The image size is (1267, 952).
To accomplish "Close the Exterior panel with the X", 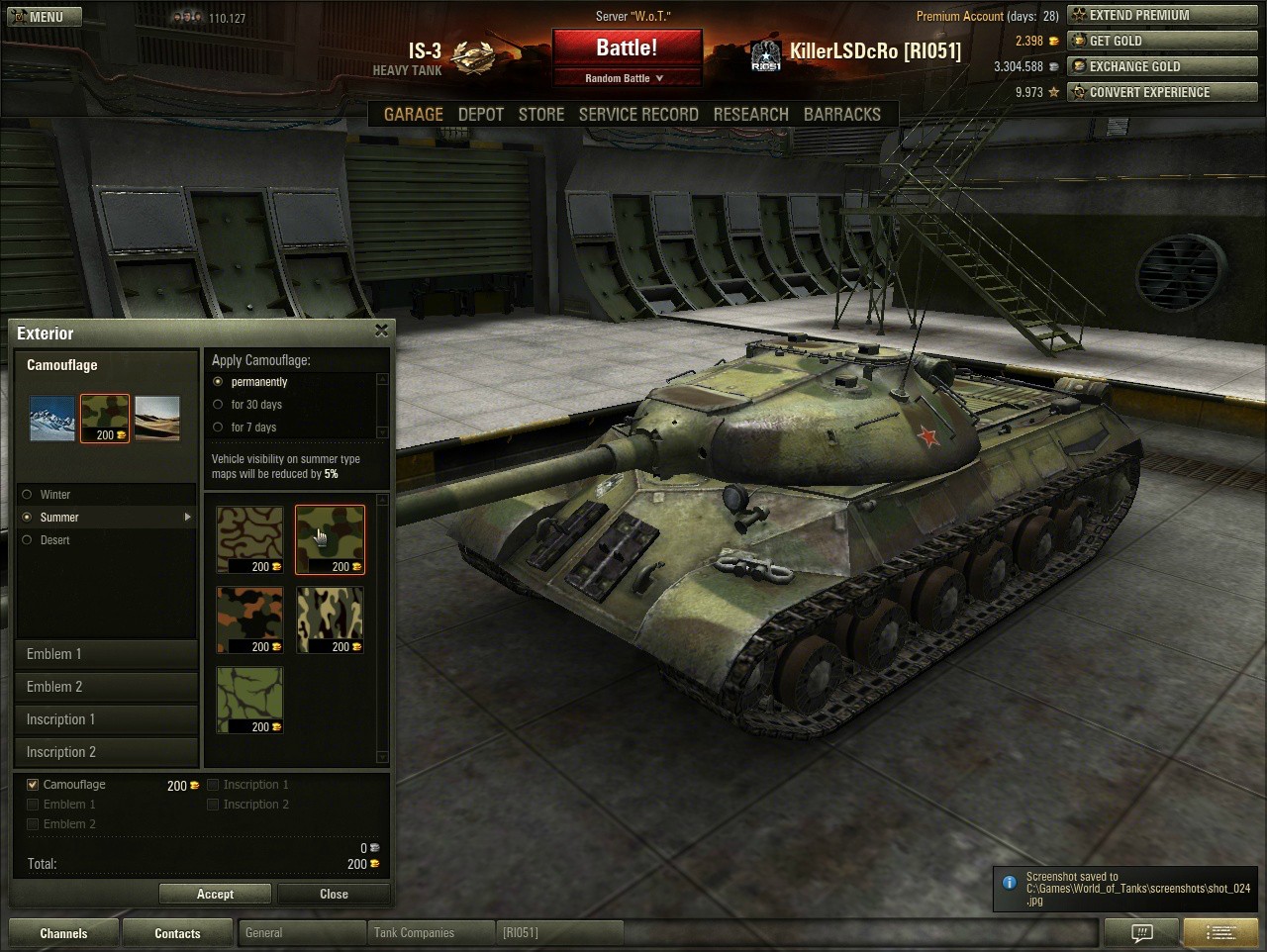I will [x=382, y=331].
